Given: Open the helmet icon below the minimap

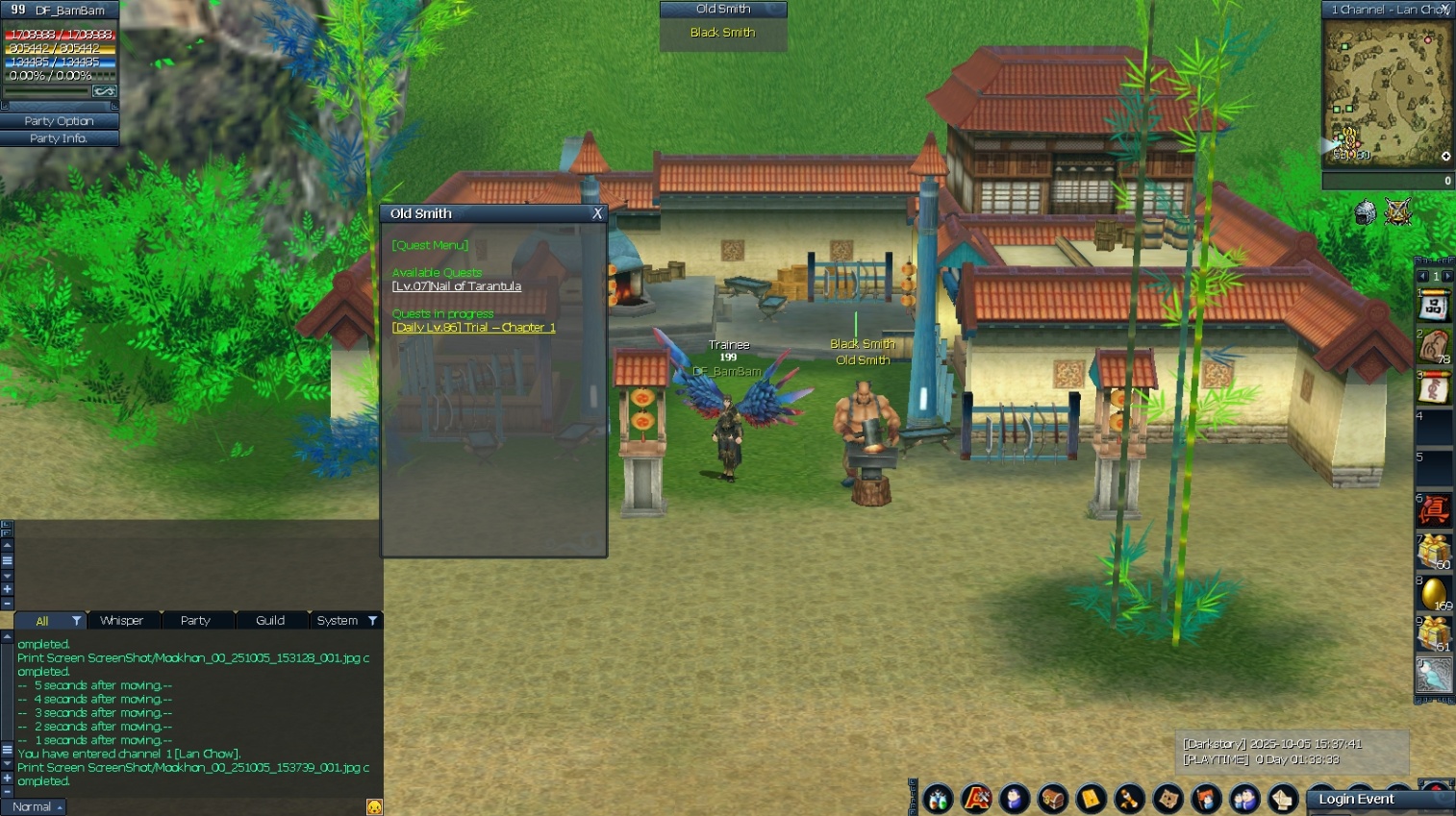Looking at the screenshot, I should pos(1365,212).
